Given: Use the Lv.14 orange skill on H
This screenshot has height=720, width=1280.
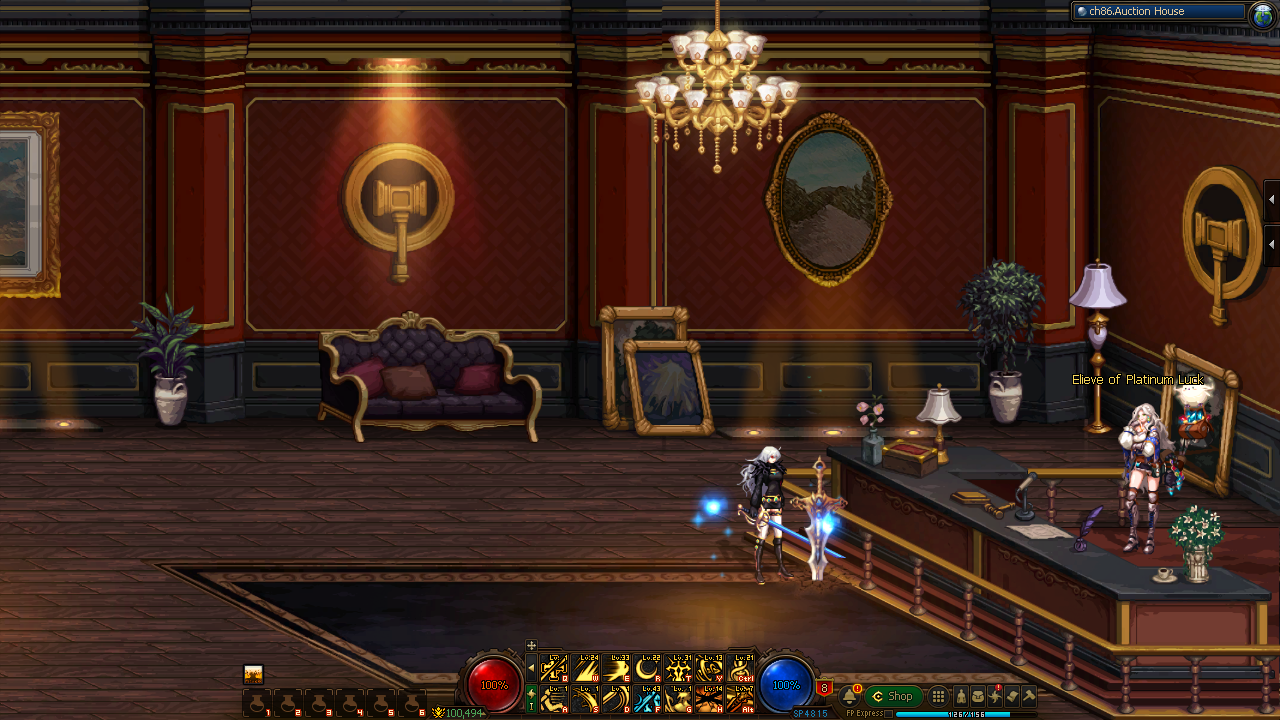Looking at the screenshot, I should pyautogui.click(x=710, y=699).
